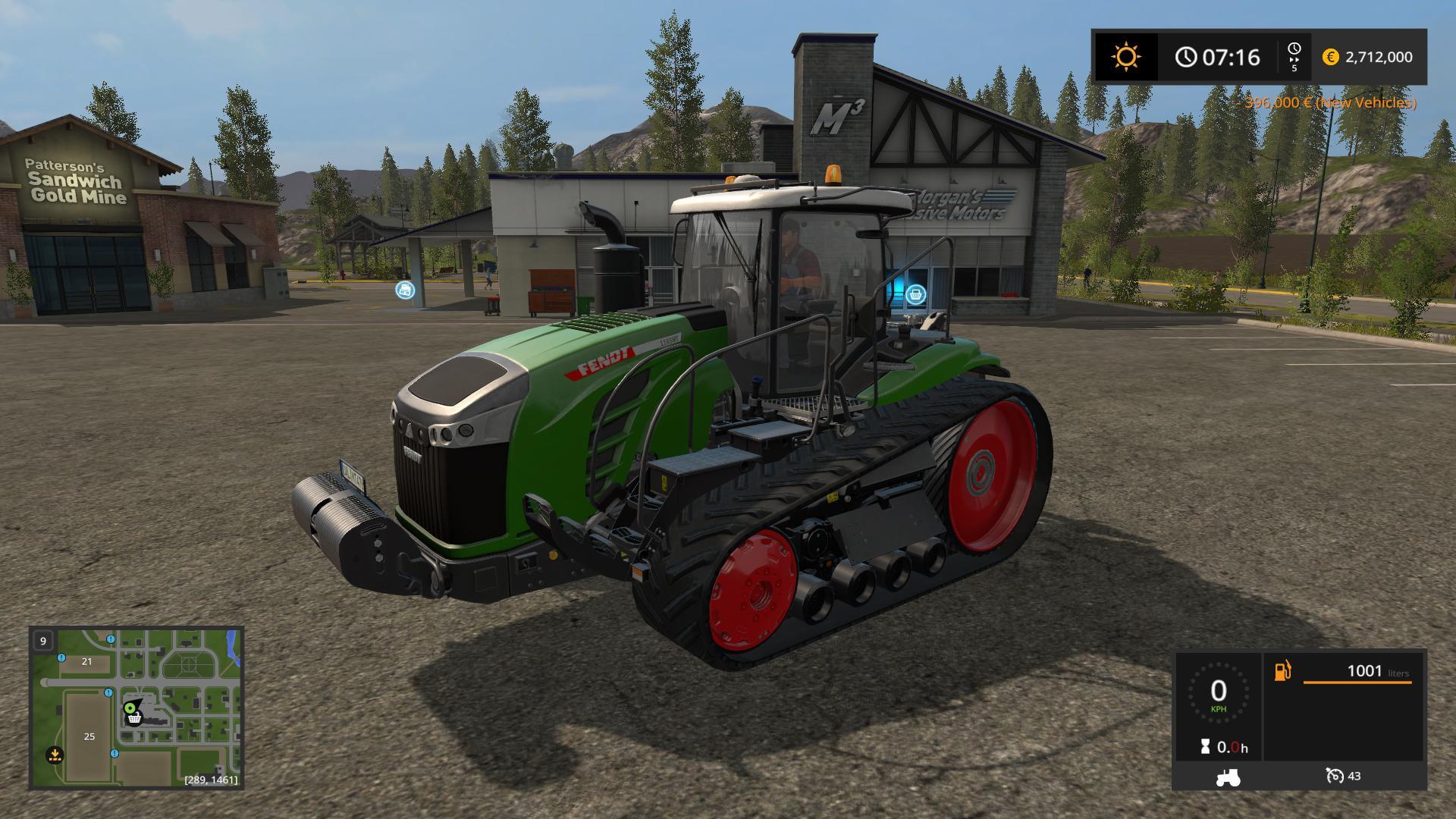Image resolution: width=1456 pixels, height=819 pixels.
Task: Open the minimap in the corner
Action: click(136, 708)
